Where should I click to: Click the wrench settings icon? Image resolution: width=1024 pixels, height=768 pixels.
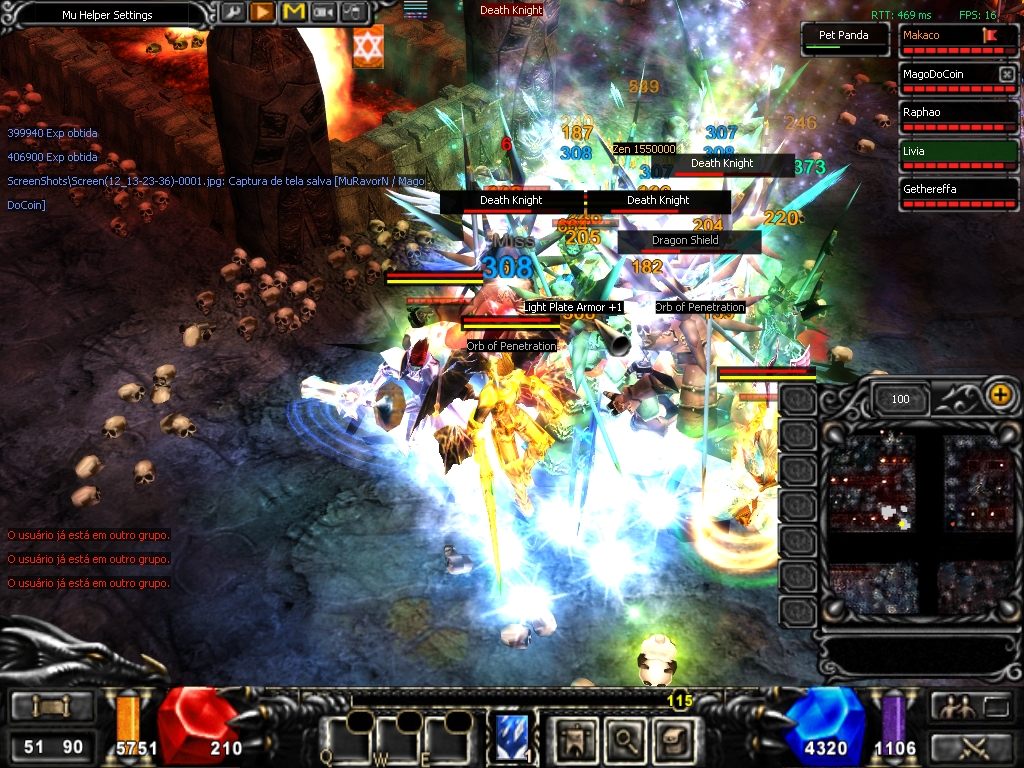(232, 13)
